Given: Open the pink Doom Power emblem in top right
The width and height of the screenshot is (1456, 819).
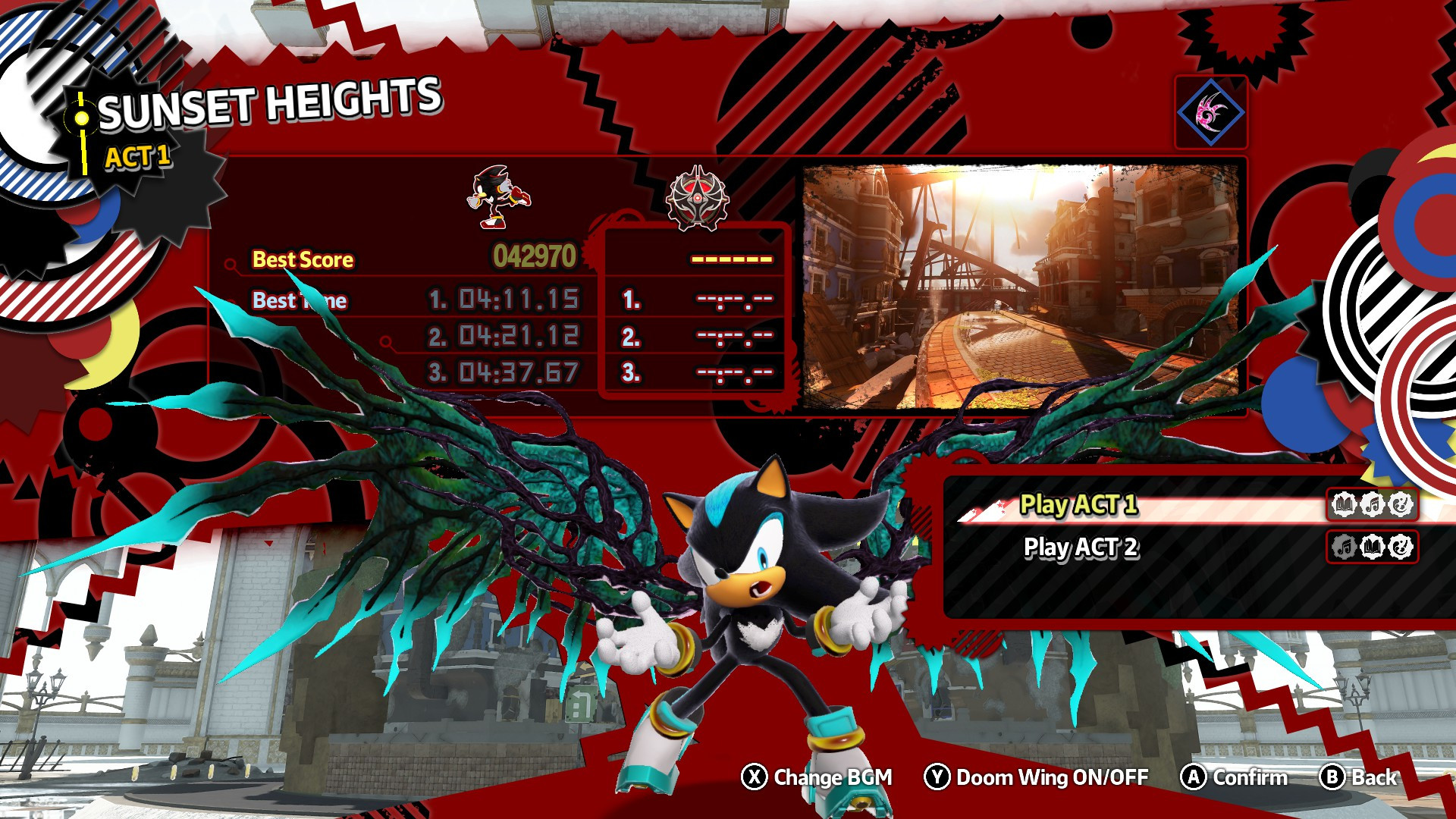Looking at the screenshot, I should tap(1210, 111).
